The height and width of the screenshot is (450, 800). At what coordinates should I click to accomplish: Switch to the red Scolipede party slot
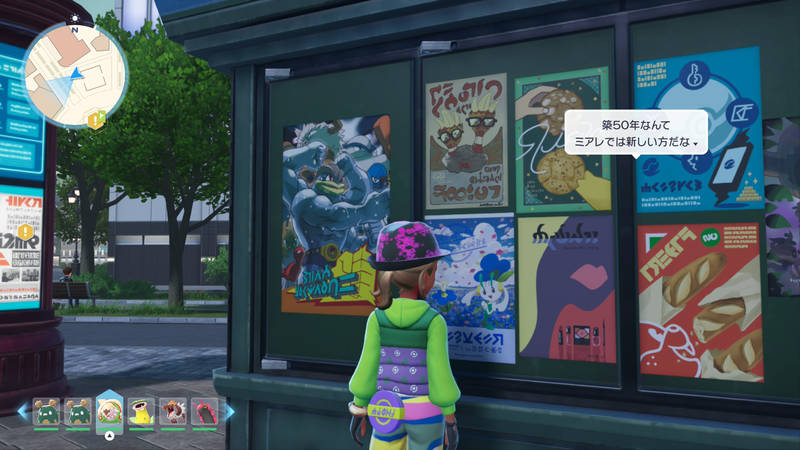pos(205,411)
